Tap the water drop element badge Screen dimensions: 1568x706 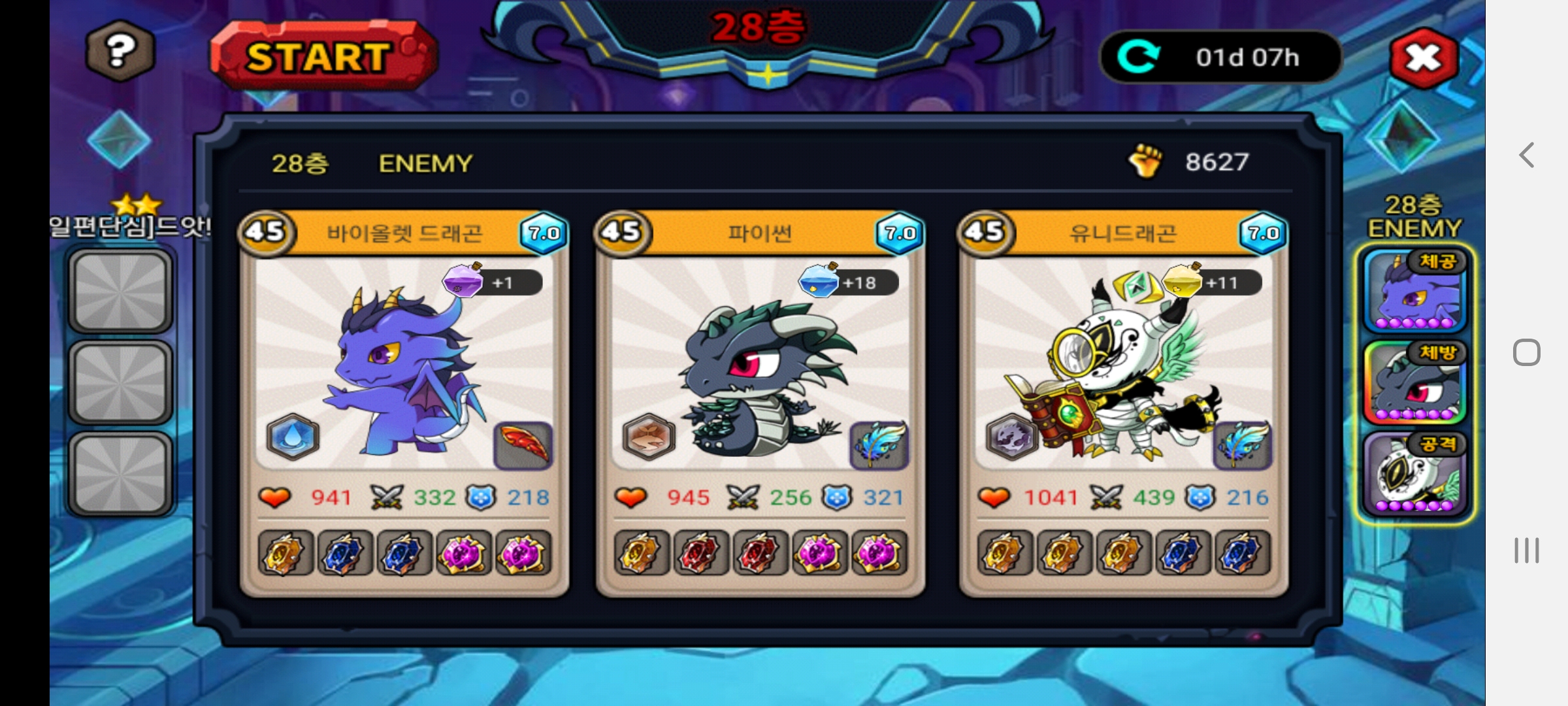[x=293, y=437]
